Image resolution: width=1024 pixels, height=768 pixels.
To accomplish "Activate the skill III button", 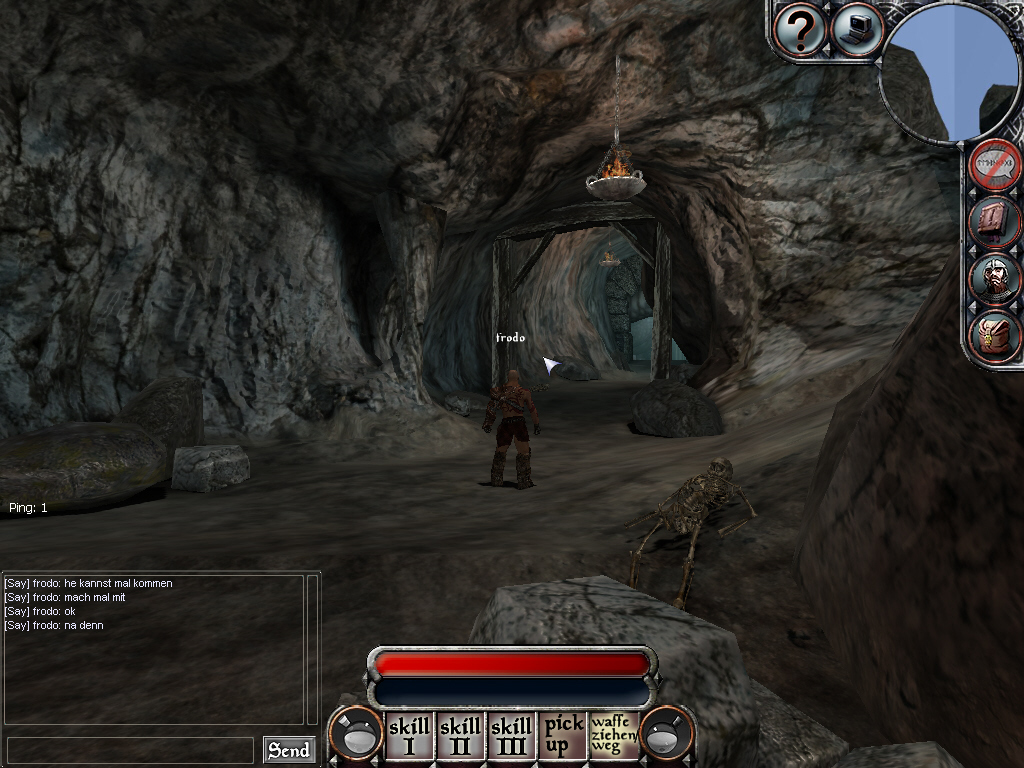I will click(x=511, y=735).
